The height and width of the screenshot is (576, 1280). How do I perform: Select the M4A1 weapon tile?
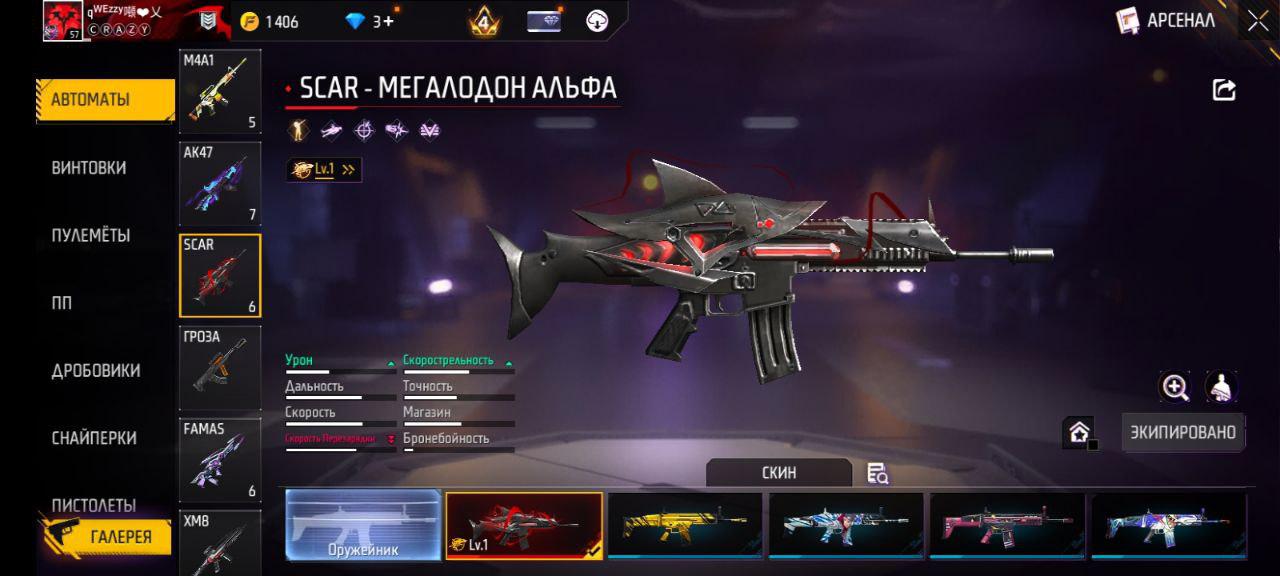pyautogui.click(x=220, y=92)
